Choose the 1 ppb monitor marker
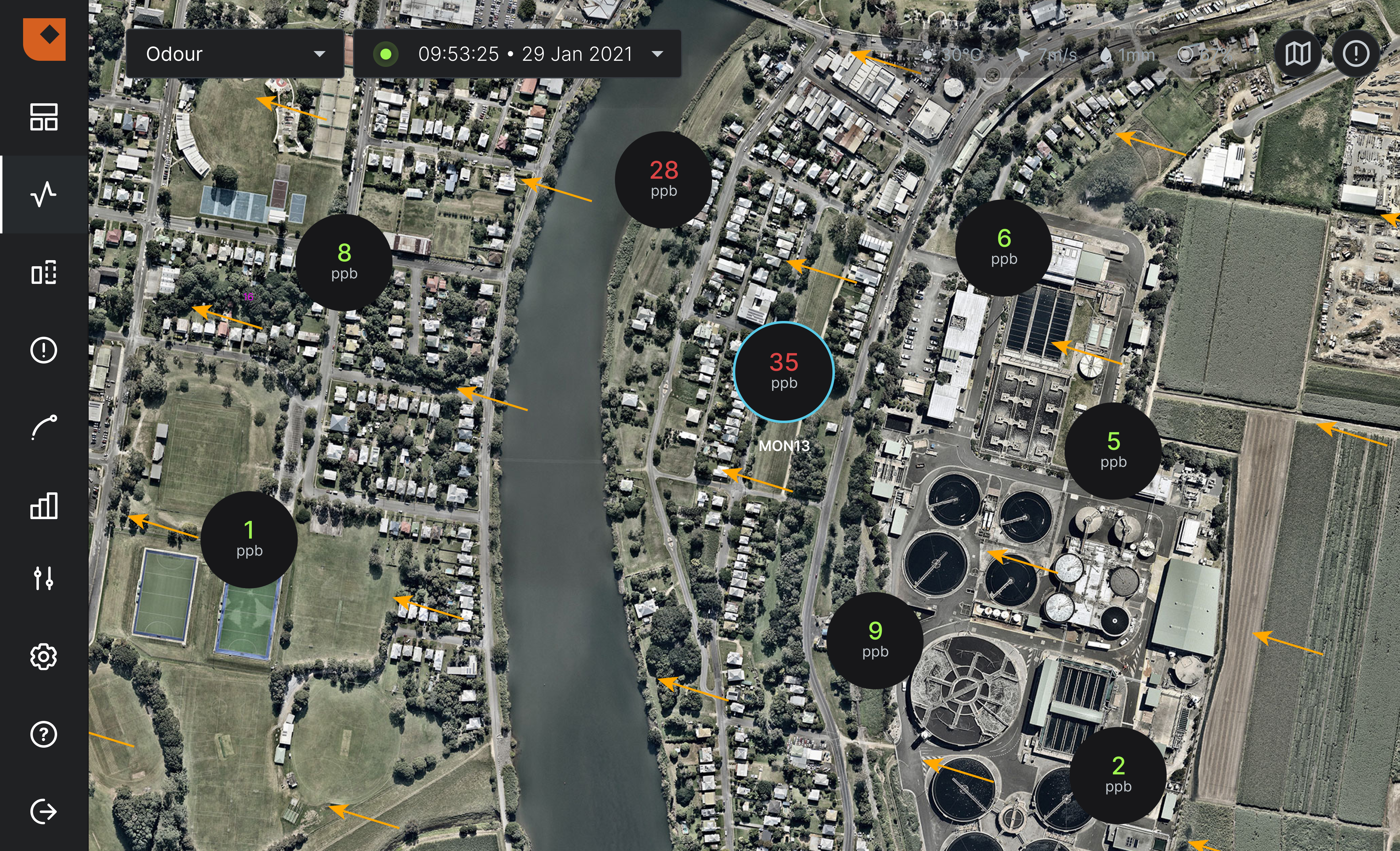This screenshot has height=851, width=1400. (x=249, y=539)
